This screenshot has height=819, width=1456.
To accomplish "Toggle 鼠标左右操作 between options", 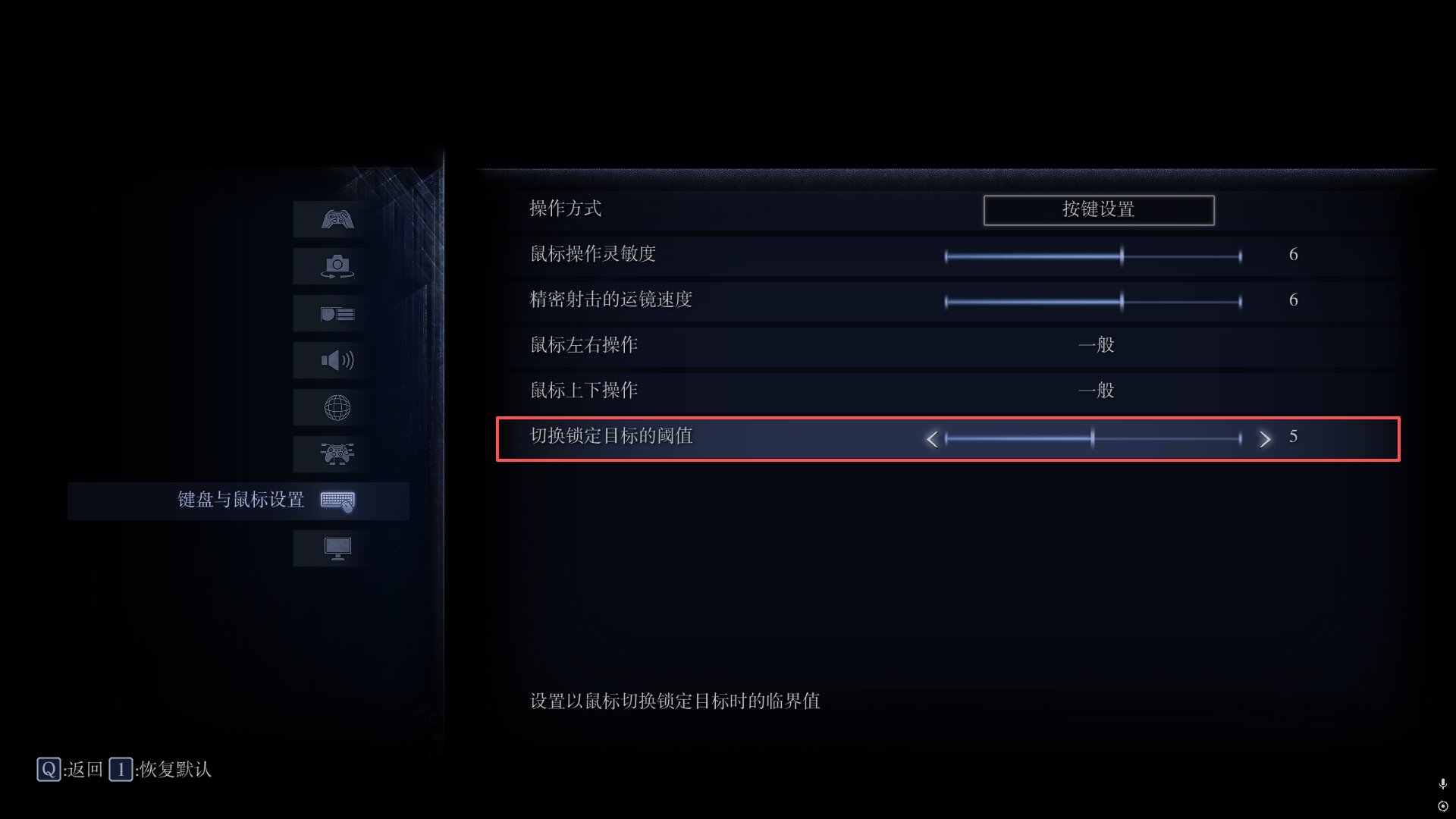I will [x=1097, y=345].
